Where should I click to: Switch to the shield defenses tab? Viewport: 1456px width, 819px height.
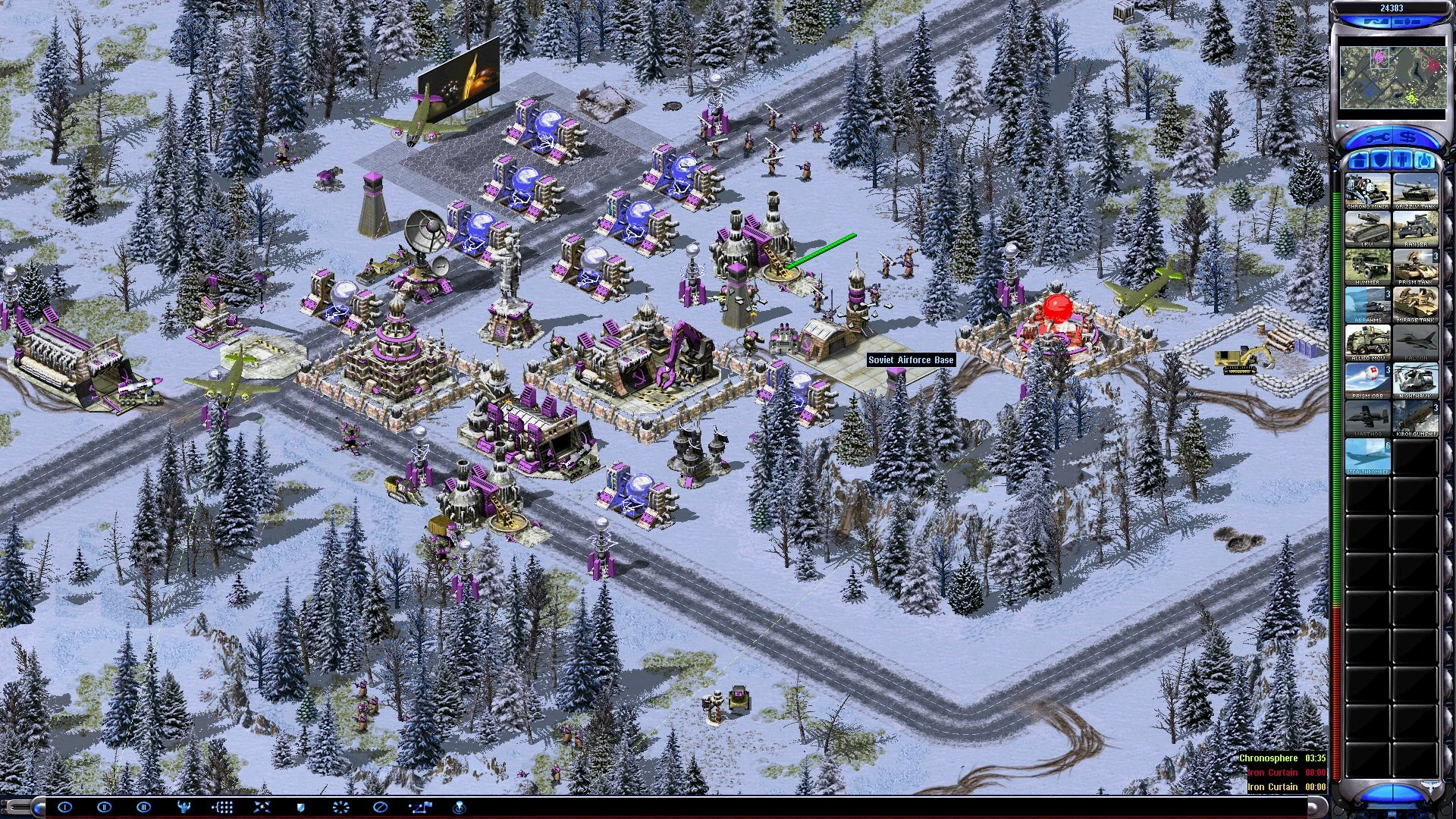(1382, 161)
